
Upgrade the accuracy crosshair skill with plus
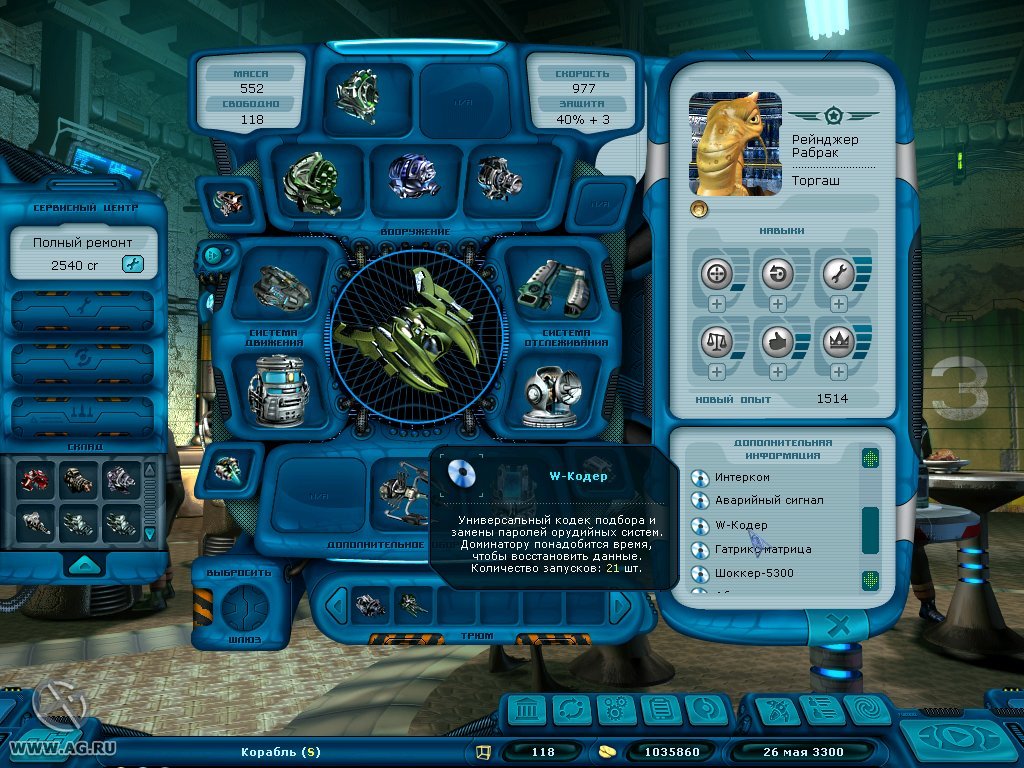716,304
